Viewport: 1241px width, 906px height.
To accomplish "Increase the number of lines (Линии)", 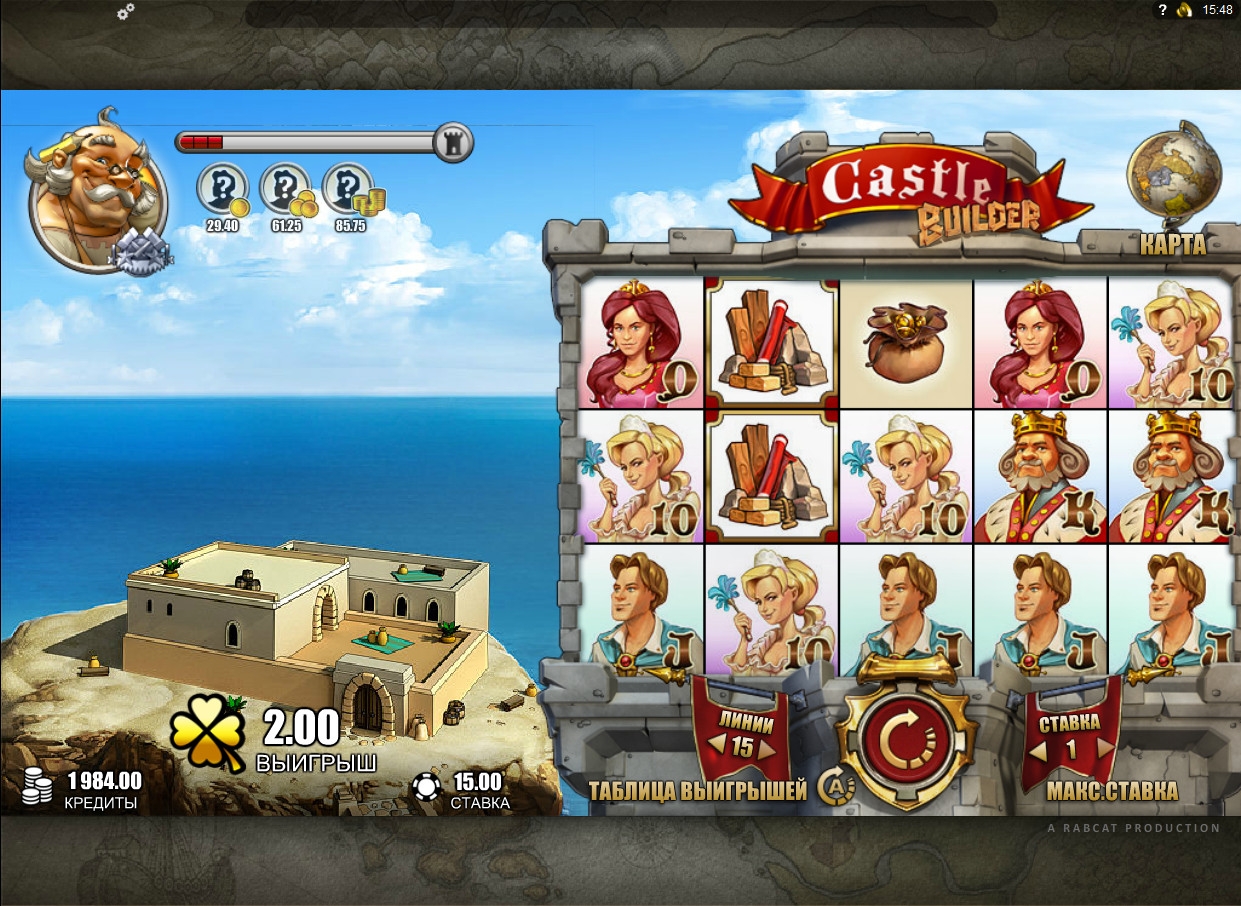I will pos(767,747).
